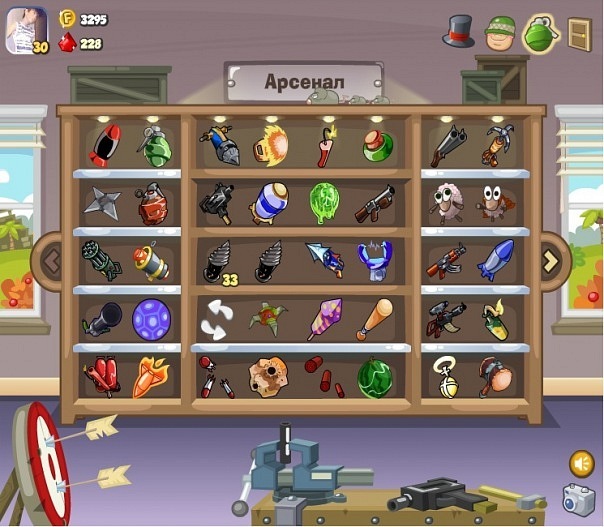The height and width of the screenshot is (527, 604).
Task: Select the watermelon weapon
Action: pyautogui.click(x=377, y=377)
